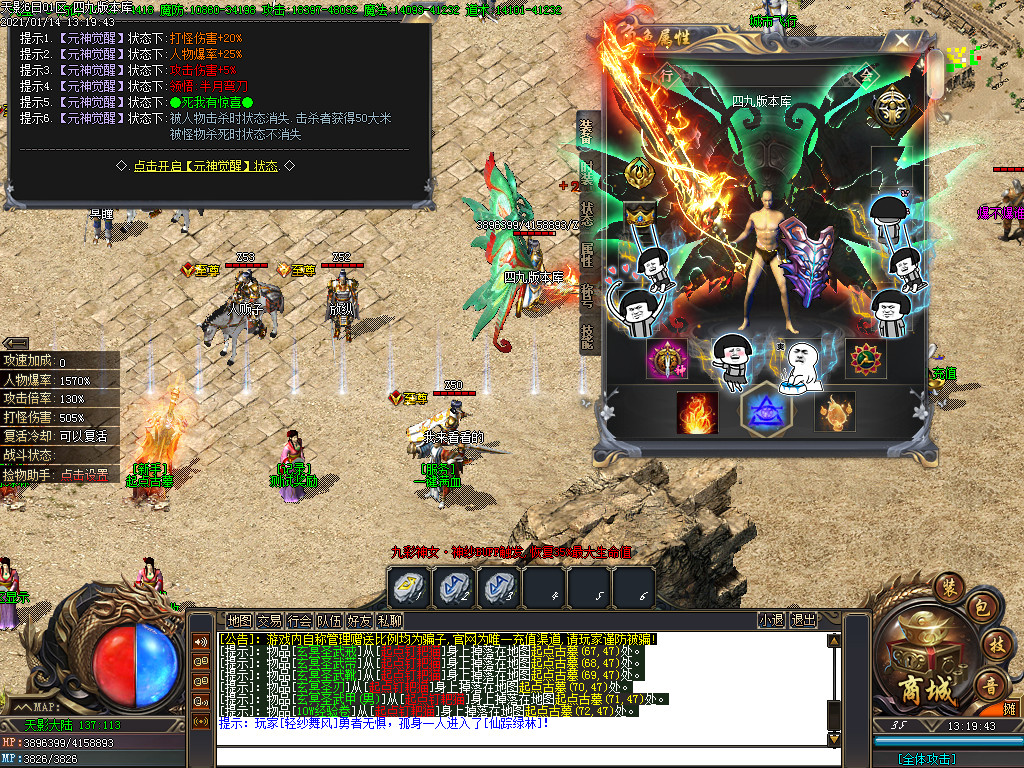Click 点击开启【元神觉醒】状态 link
Screen dimensions: 1024x768
click(219, 166)
